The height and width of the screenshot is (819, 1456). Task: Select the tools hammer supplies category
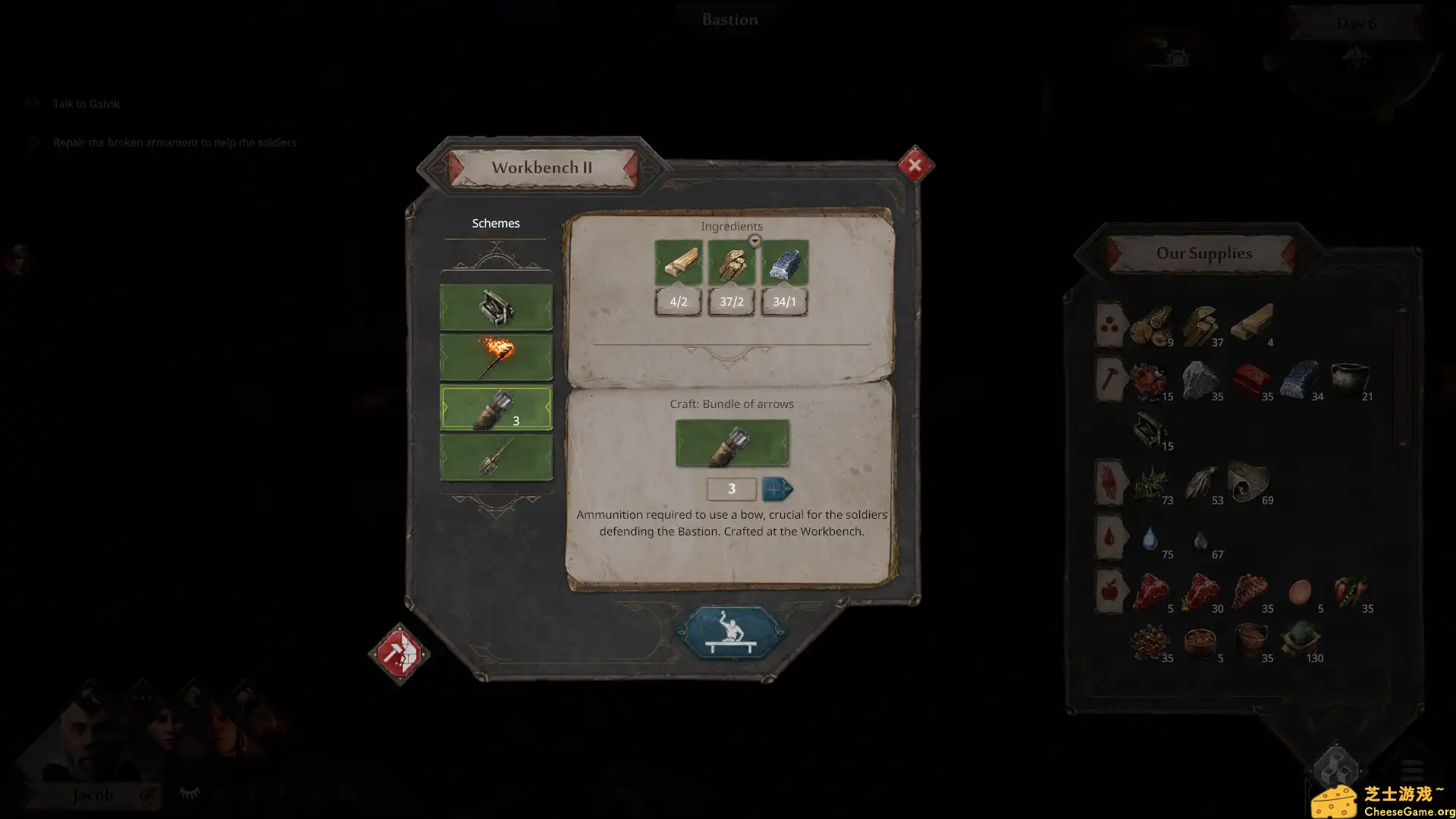click(x=1109, y=378)
